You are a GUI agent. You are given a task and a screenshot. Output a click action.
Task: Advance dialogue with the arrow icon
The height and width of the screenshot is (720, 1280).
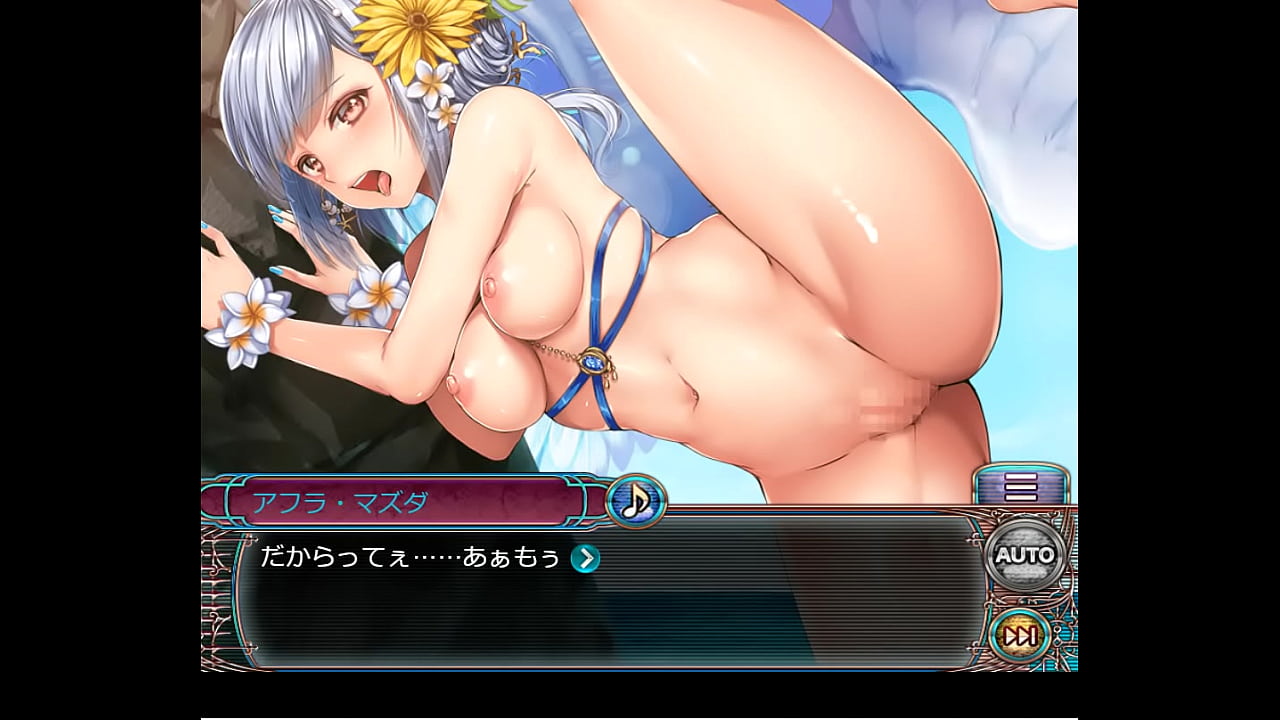585,559
